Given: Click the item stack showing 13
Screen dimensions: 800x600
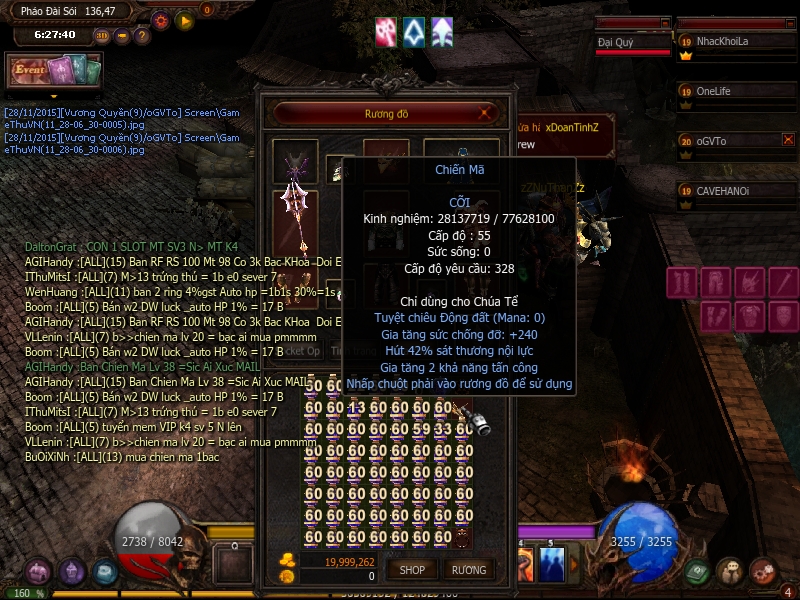Looking at the screenshot, I should pos(356,408).
